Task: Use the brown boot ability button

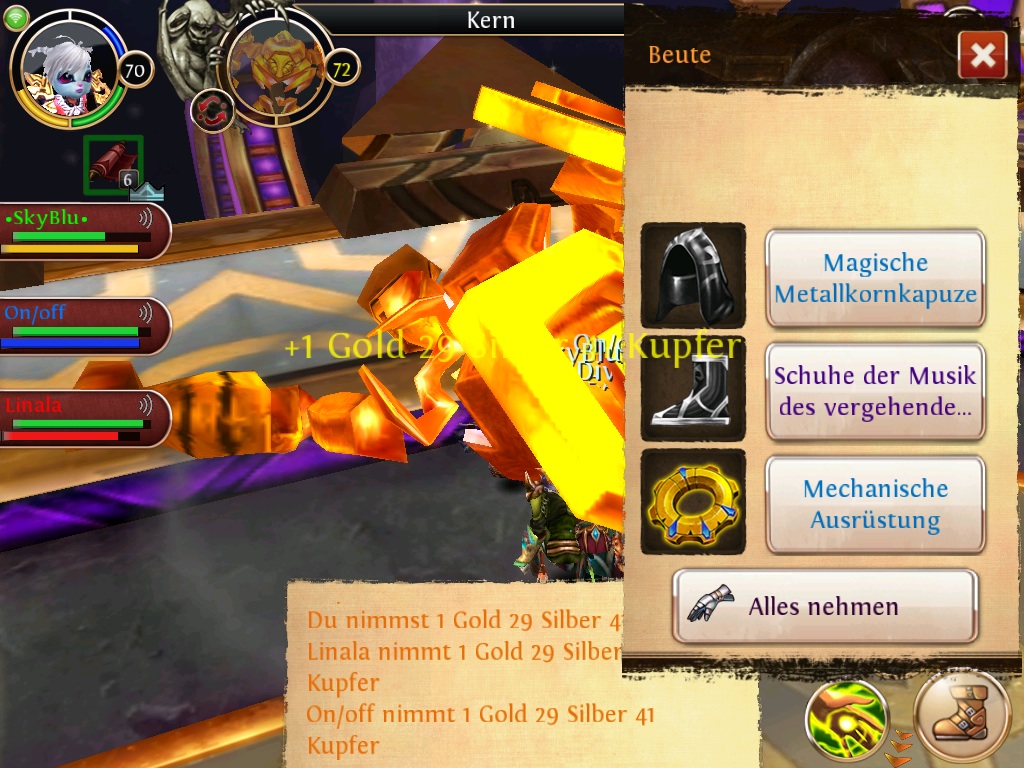Action: (964, 718)
